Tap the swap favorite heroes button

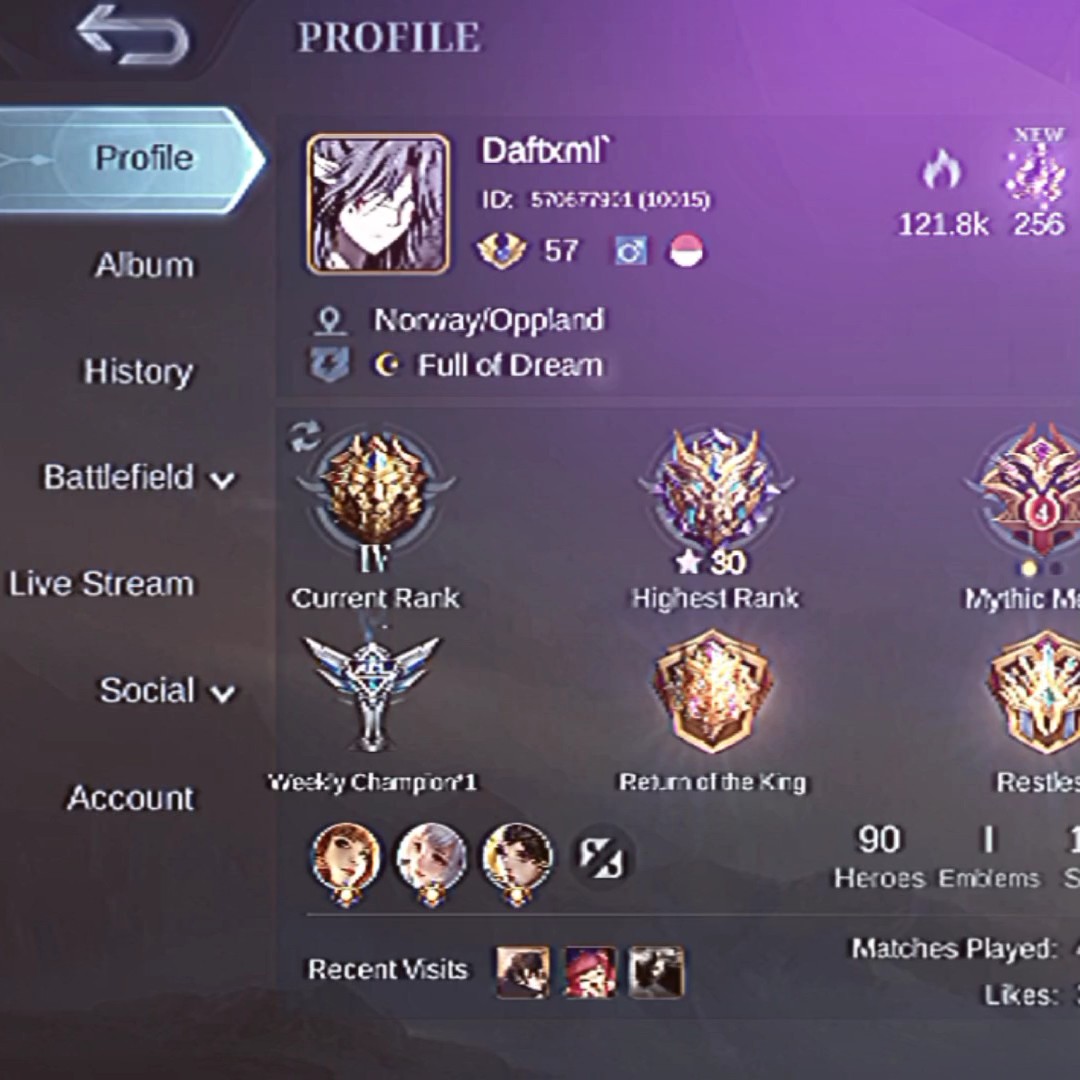click(x=603, y=858)
